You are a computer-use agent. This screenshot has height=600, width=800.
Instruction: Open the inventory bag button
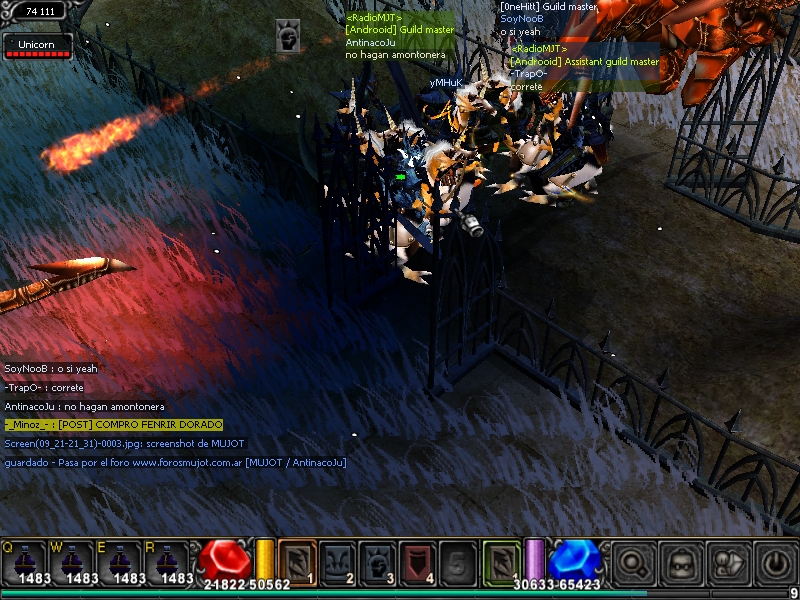coord(681,563)
